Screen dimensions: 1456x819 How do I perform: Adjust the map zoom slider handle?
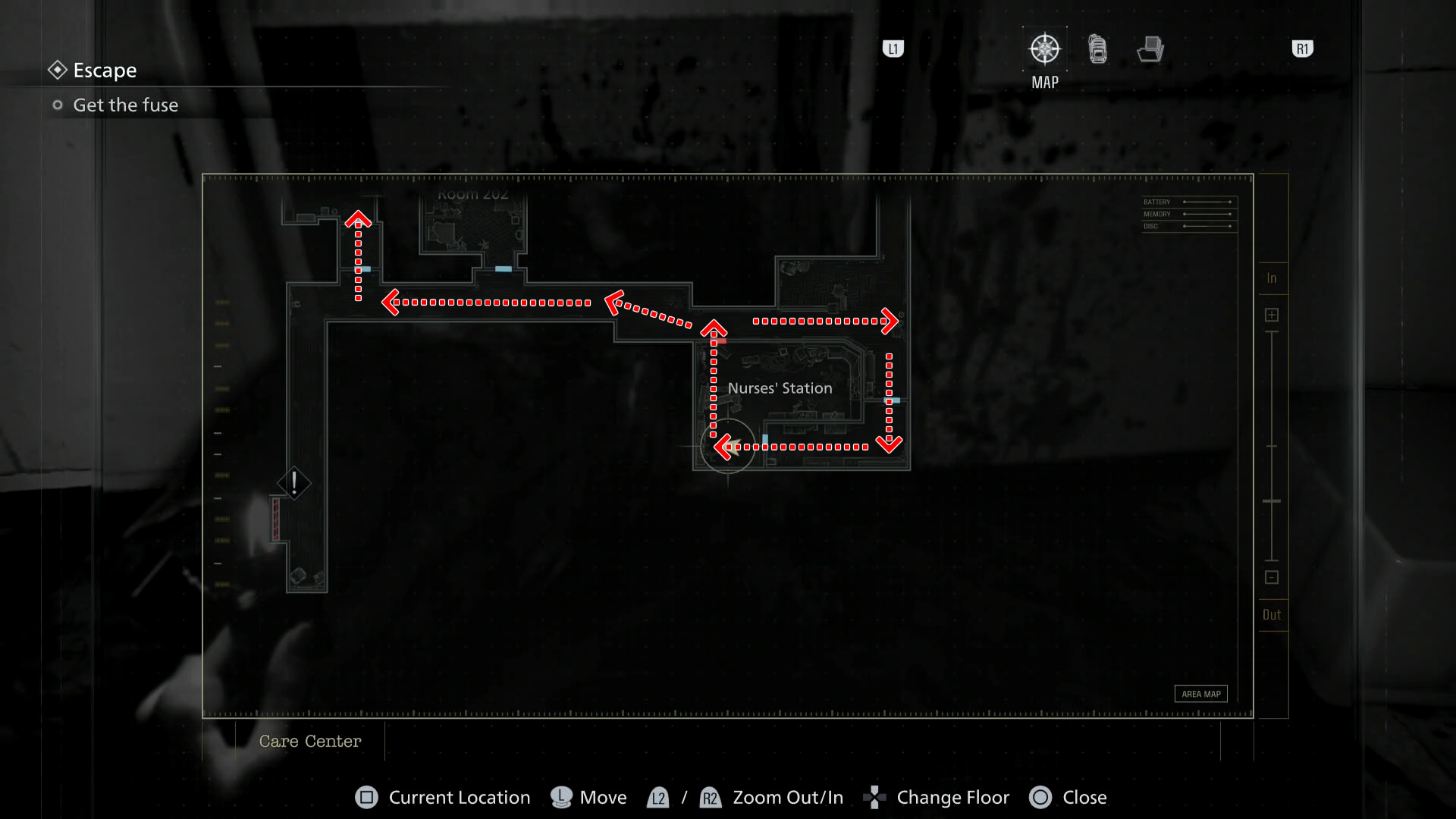pos(1272,500)
